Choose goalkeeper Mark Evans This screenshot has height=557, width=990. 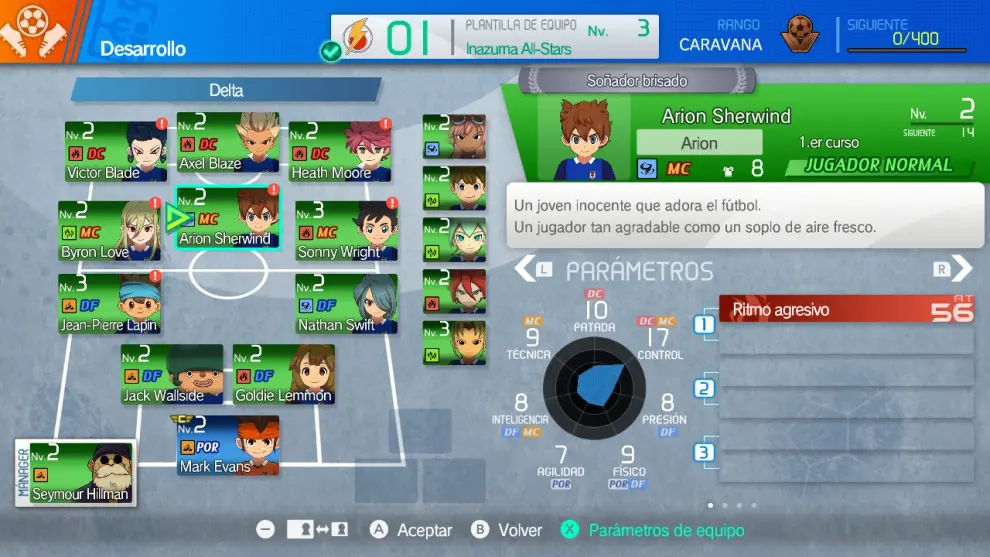click(229, 446)
